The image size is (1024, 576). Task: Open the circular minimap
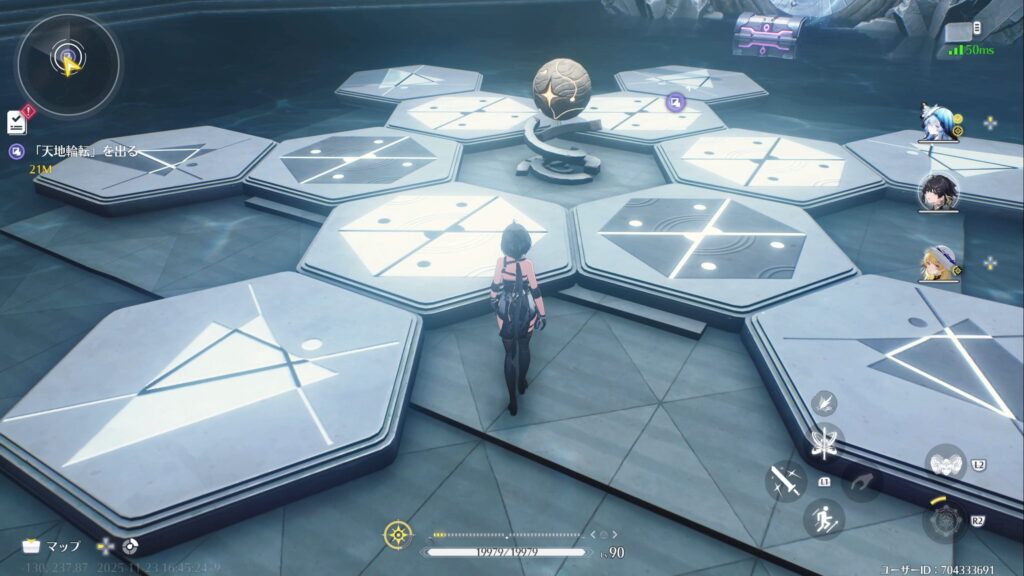tap(67, 62)
